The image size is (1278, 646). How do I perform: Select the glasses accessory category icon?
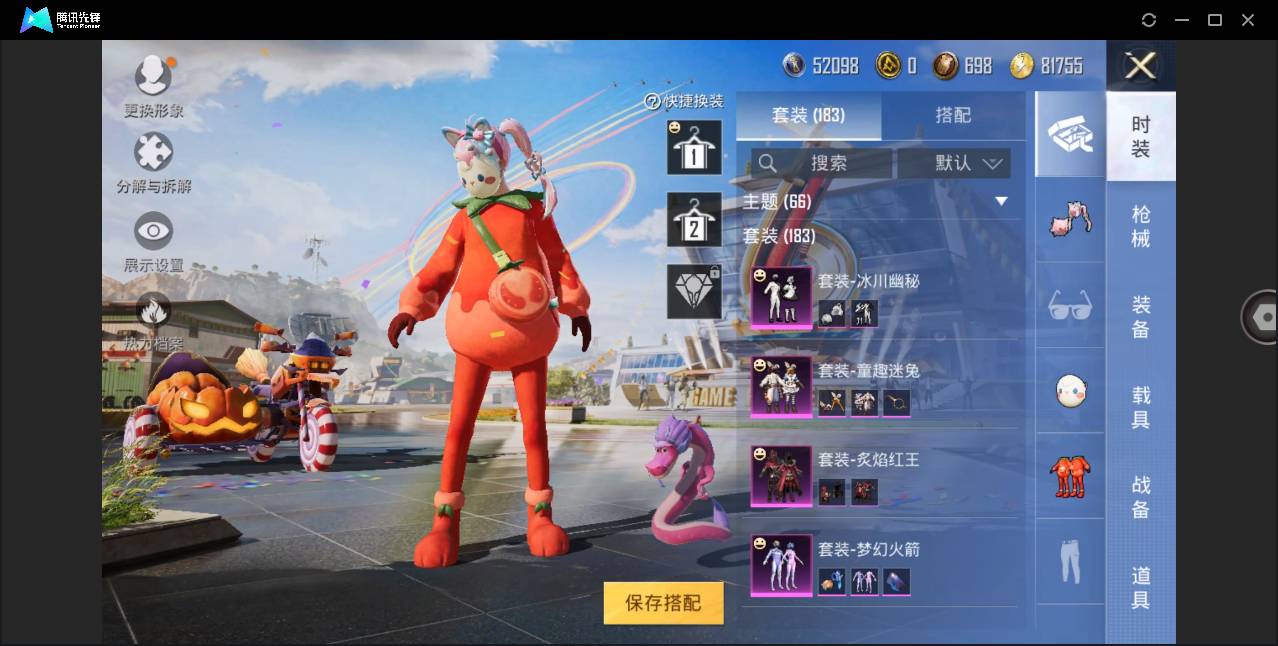point(1070,305)
